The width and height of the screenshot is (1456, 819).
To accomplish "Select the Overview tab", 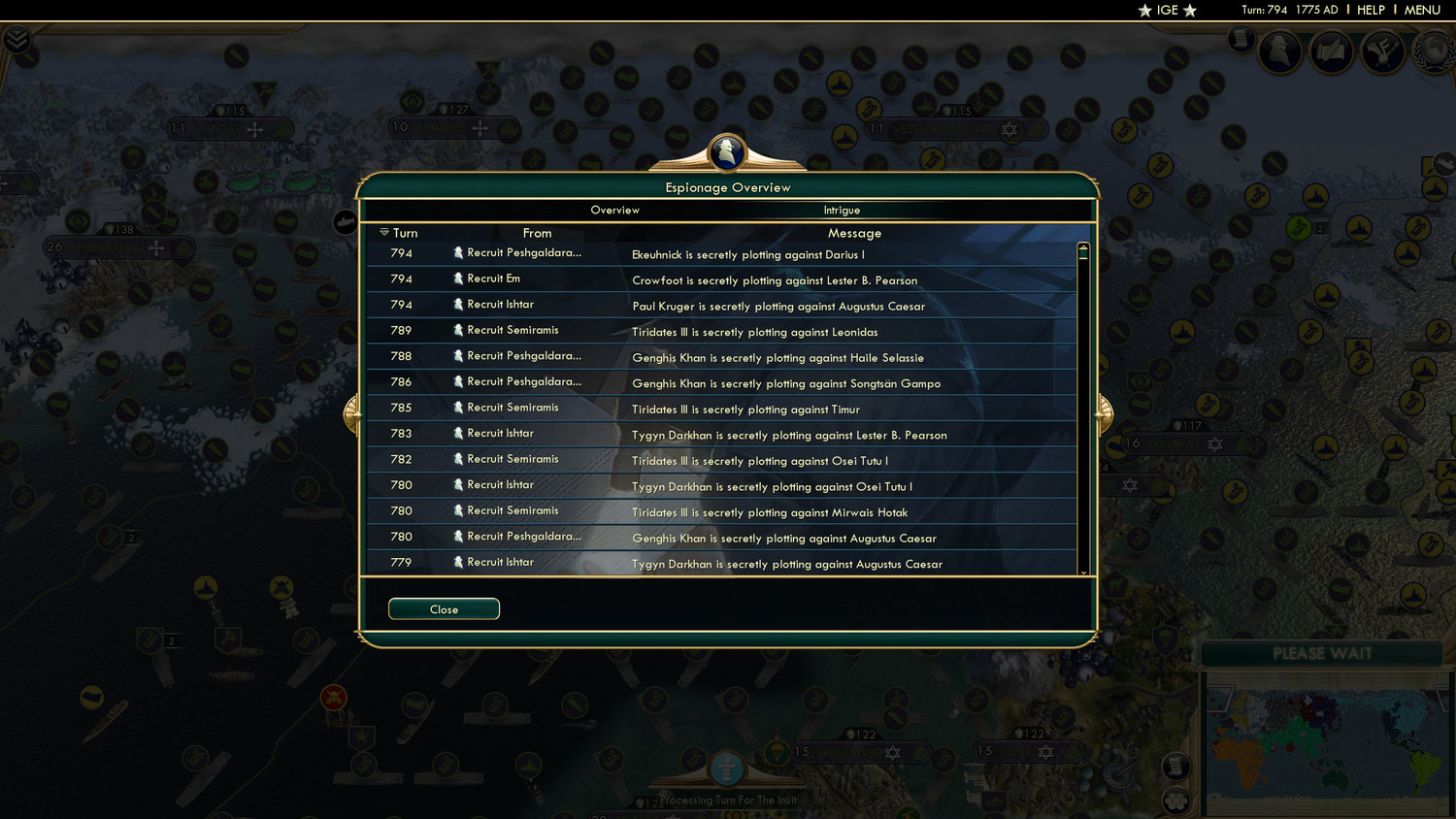I will pyautogui.click(x=615, y=210).
